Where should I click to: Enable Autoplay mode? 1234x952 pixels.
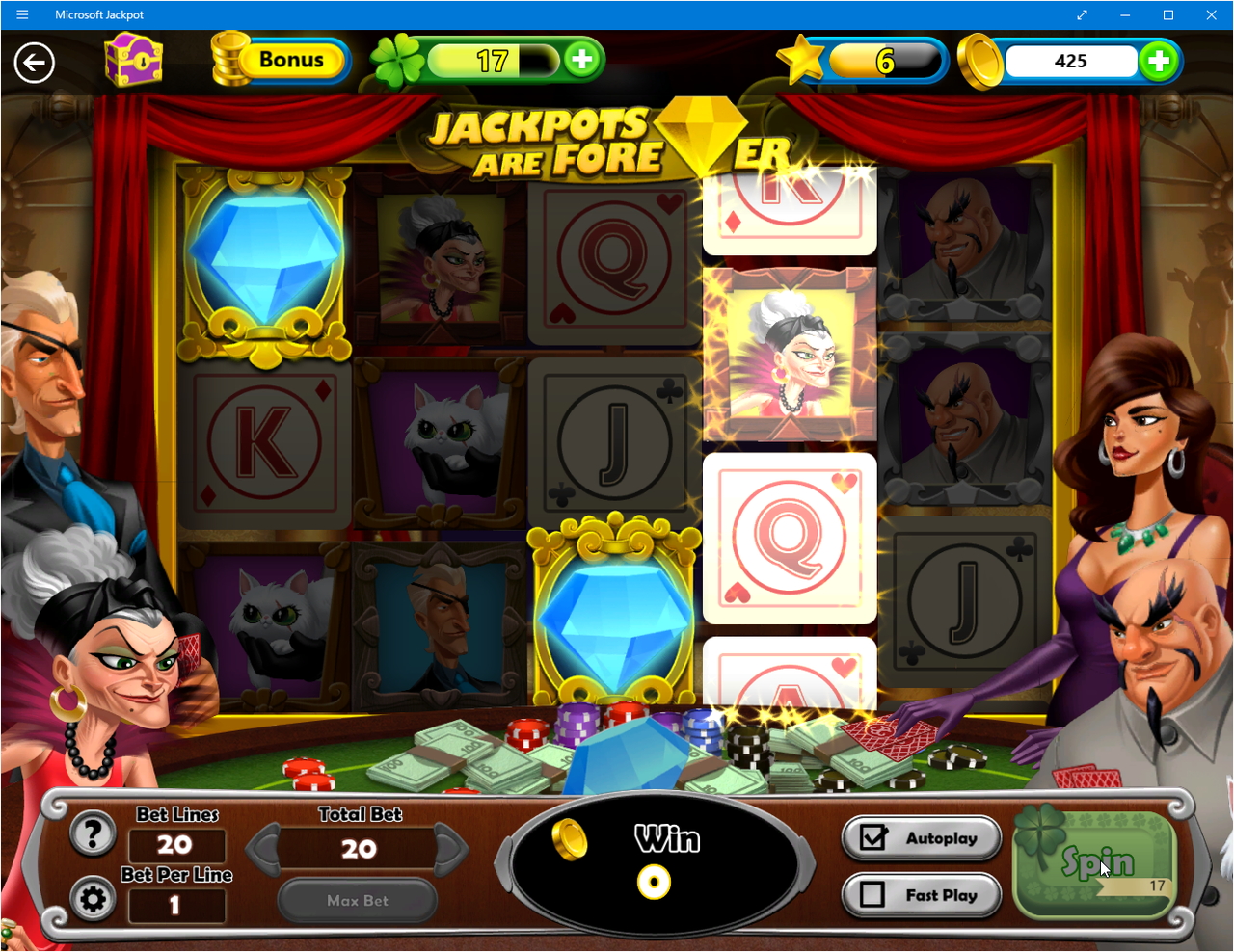pyautogui.click(x=921, y=837)
